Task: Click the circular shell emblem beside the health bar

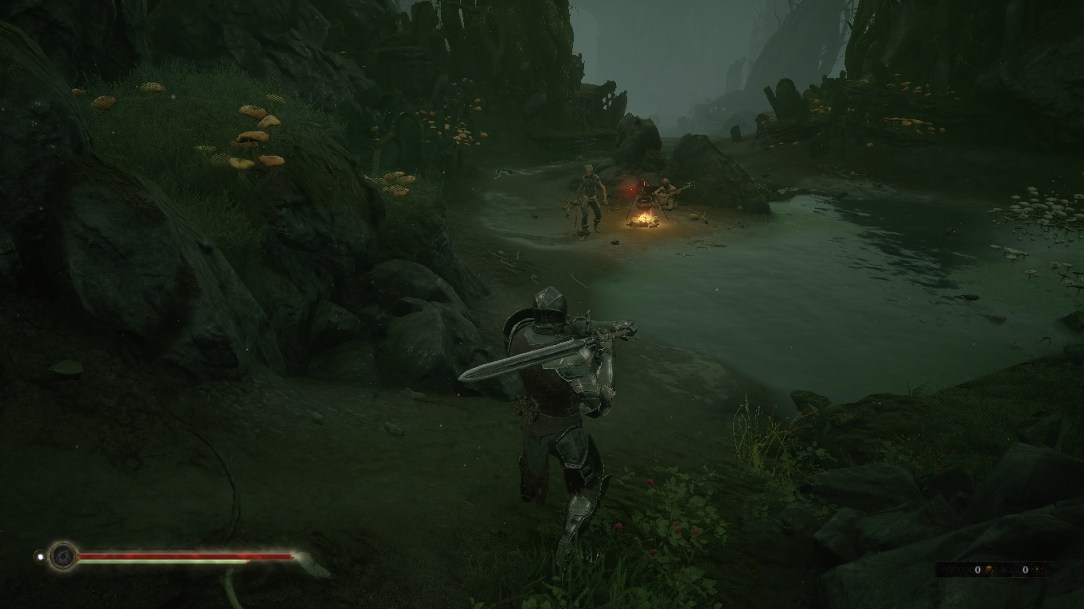Action: (x=65, y=555)
